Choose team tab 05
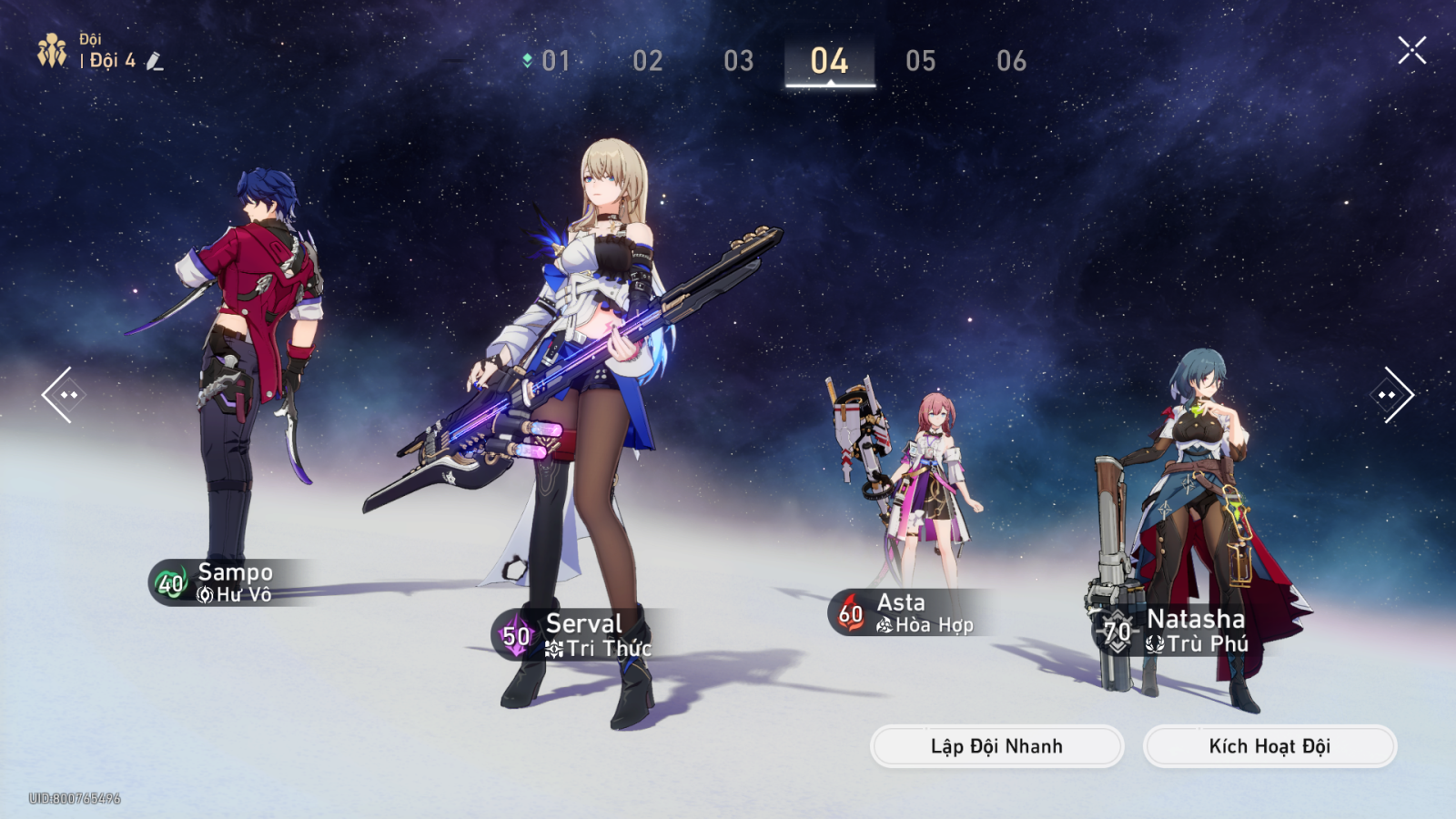This screenshot has width=1456, height=819. tap(921, 61)
